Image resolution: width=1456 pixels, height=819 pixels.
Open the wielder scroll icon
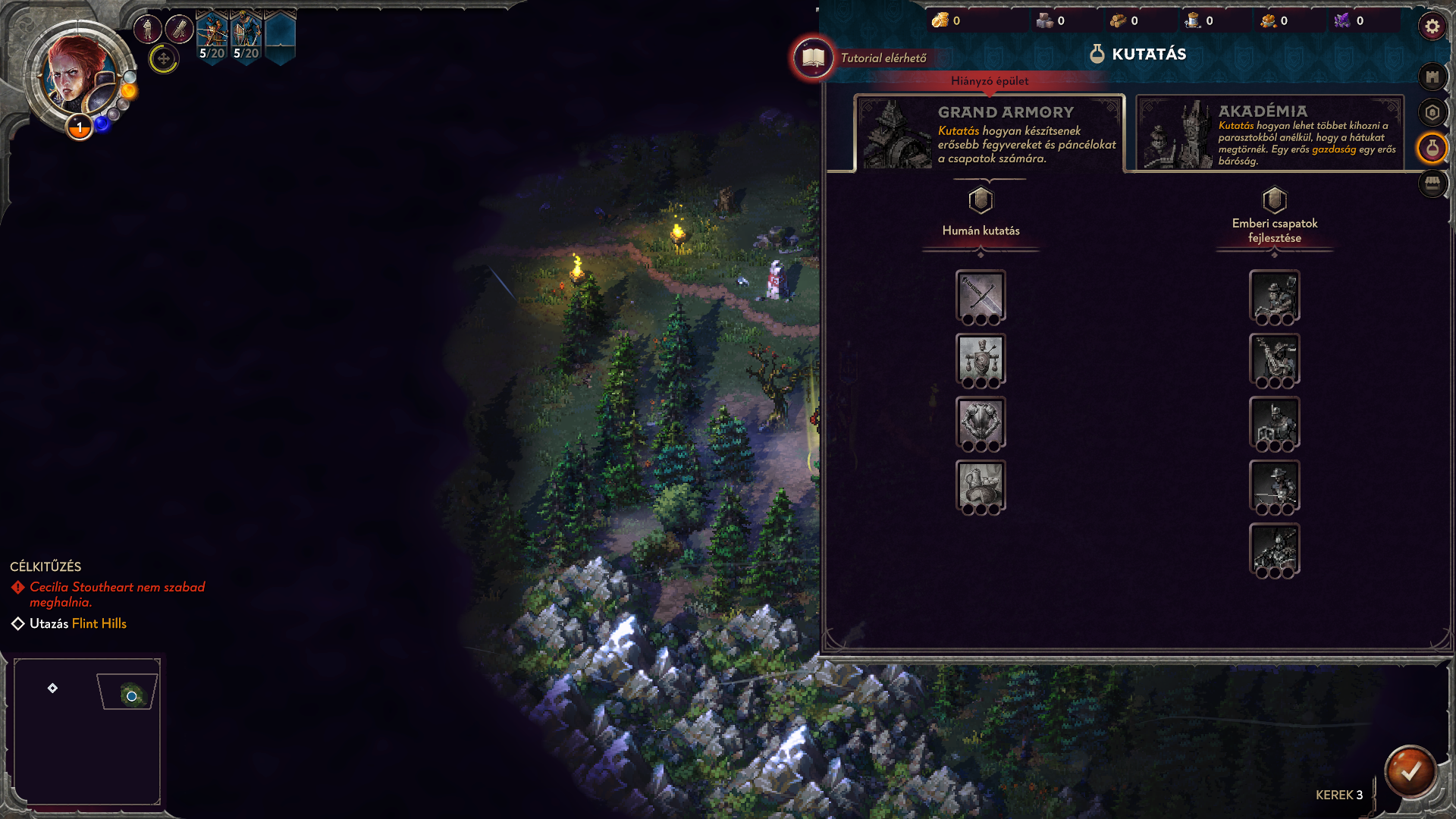180,30
